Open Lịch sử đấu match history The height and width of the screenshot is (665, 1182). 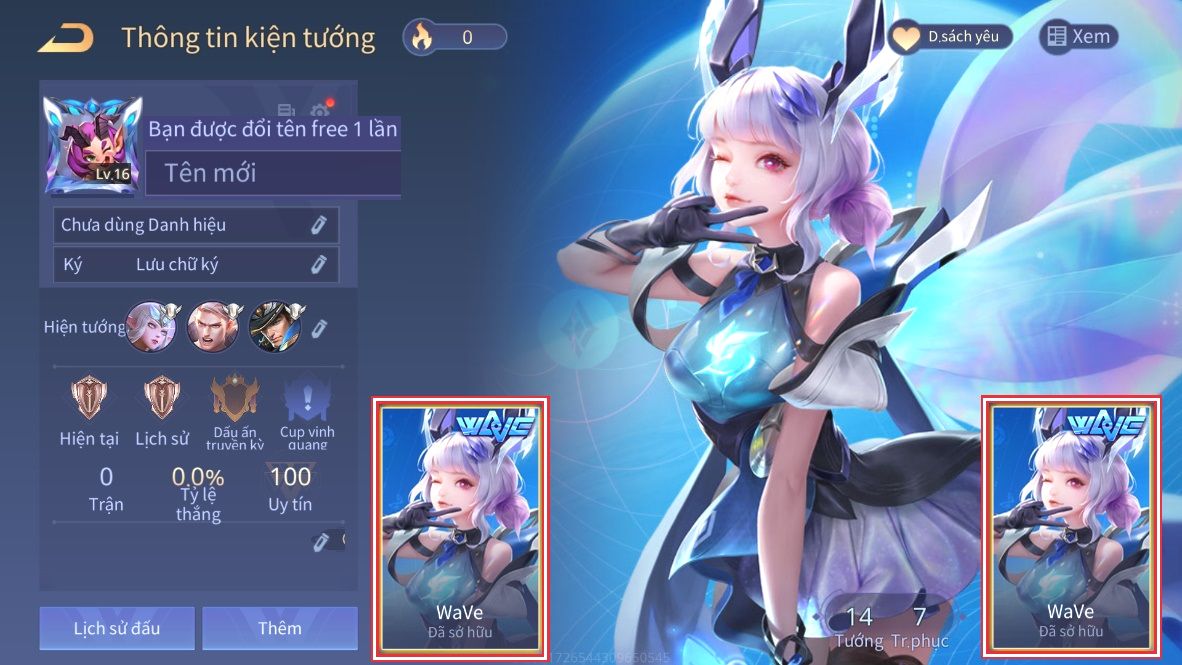point(117,628)
